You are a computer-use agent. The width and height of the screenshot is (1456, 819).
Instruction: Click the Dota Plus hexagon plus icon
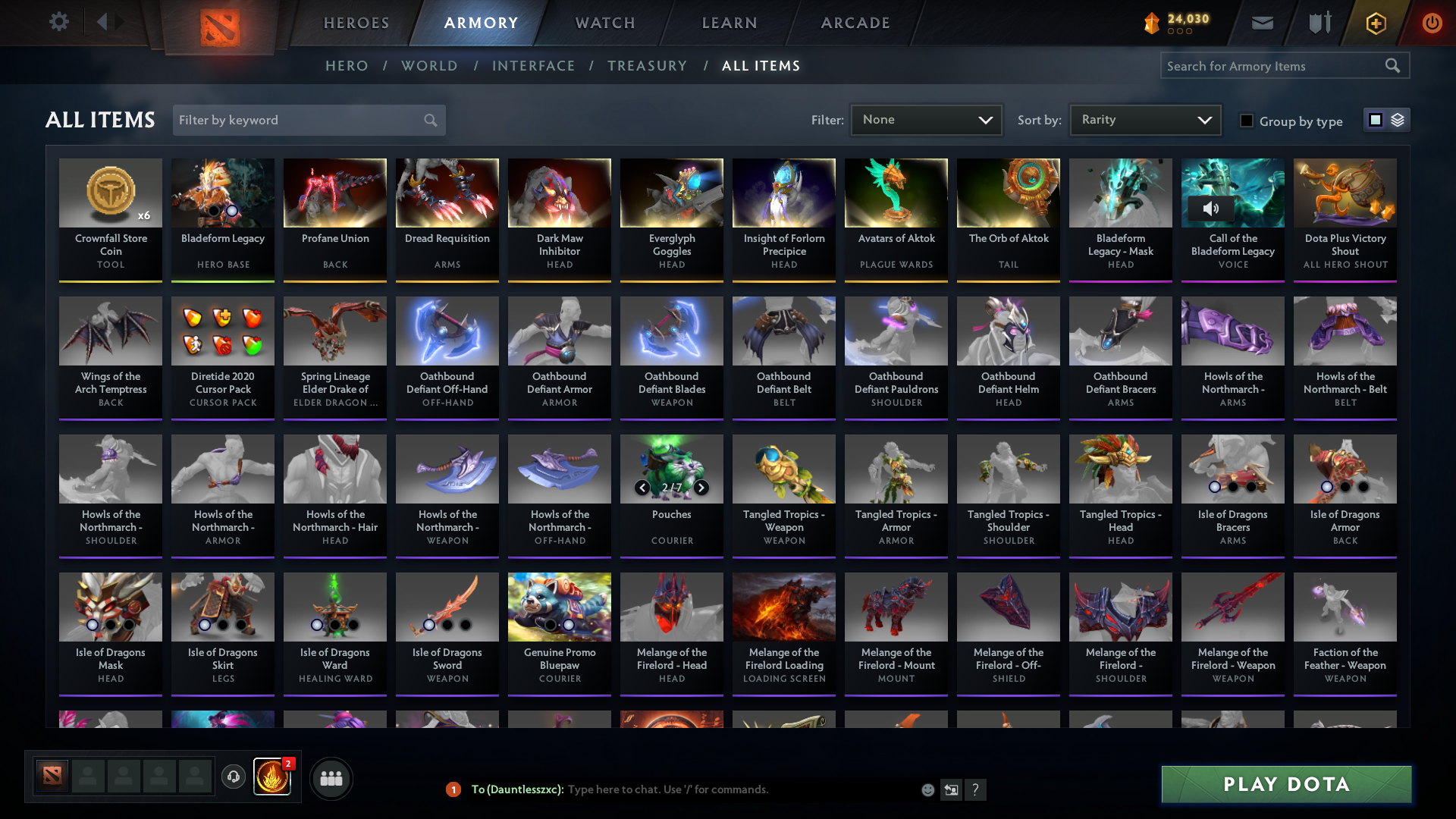point(1375,23)
